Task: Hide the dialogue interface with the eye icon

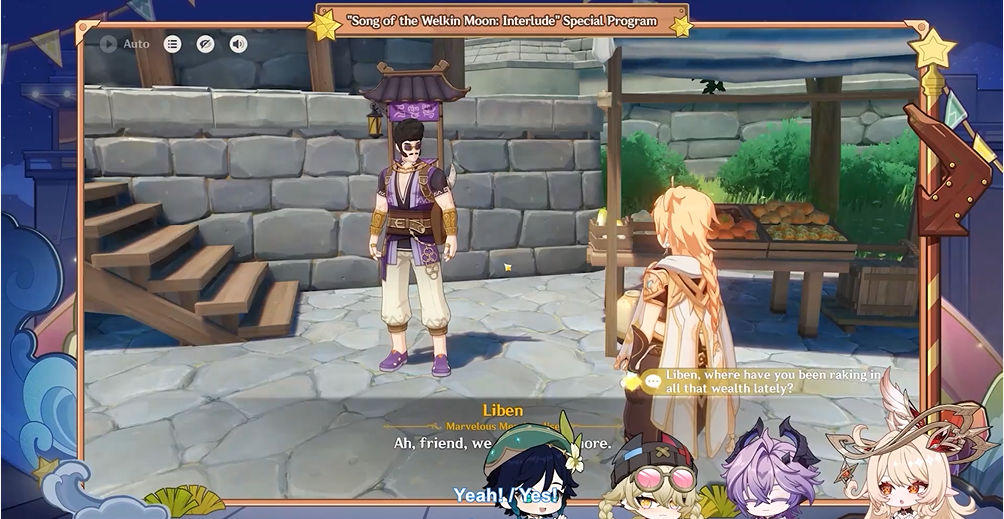Action: point(205,44)
